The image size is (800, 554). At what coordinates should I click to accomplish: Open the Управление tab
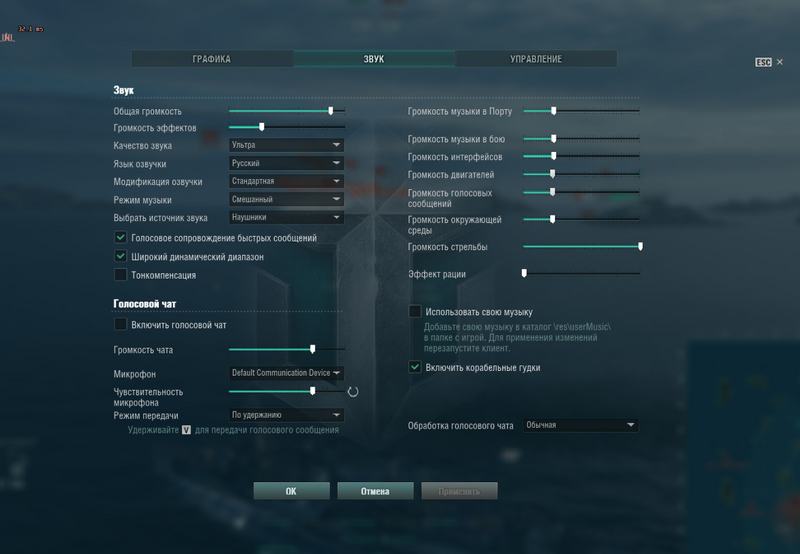[536, 59]
